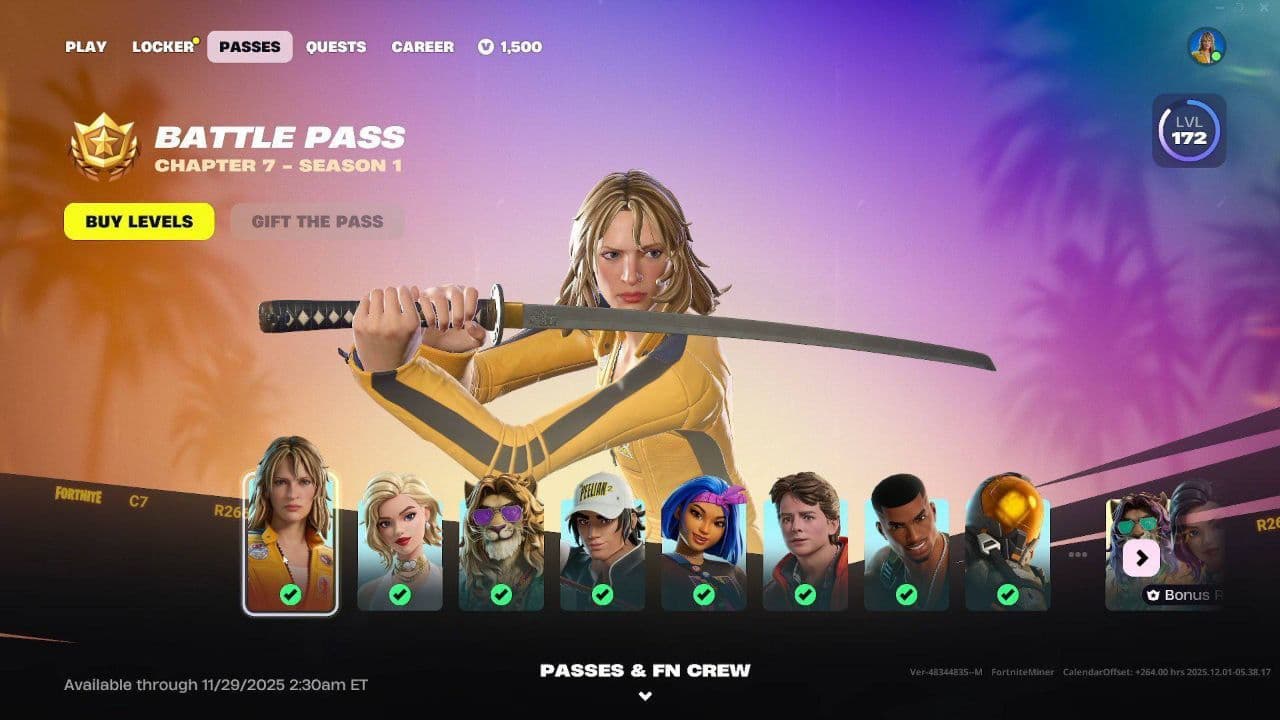The height and width of the screenshot is (720, 1280).
Task: Switch to the CAREER tab
Action: coord(422,46)
